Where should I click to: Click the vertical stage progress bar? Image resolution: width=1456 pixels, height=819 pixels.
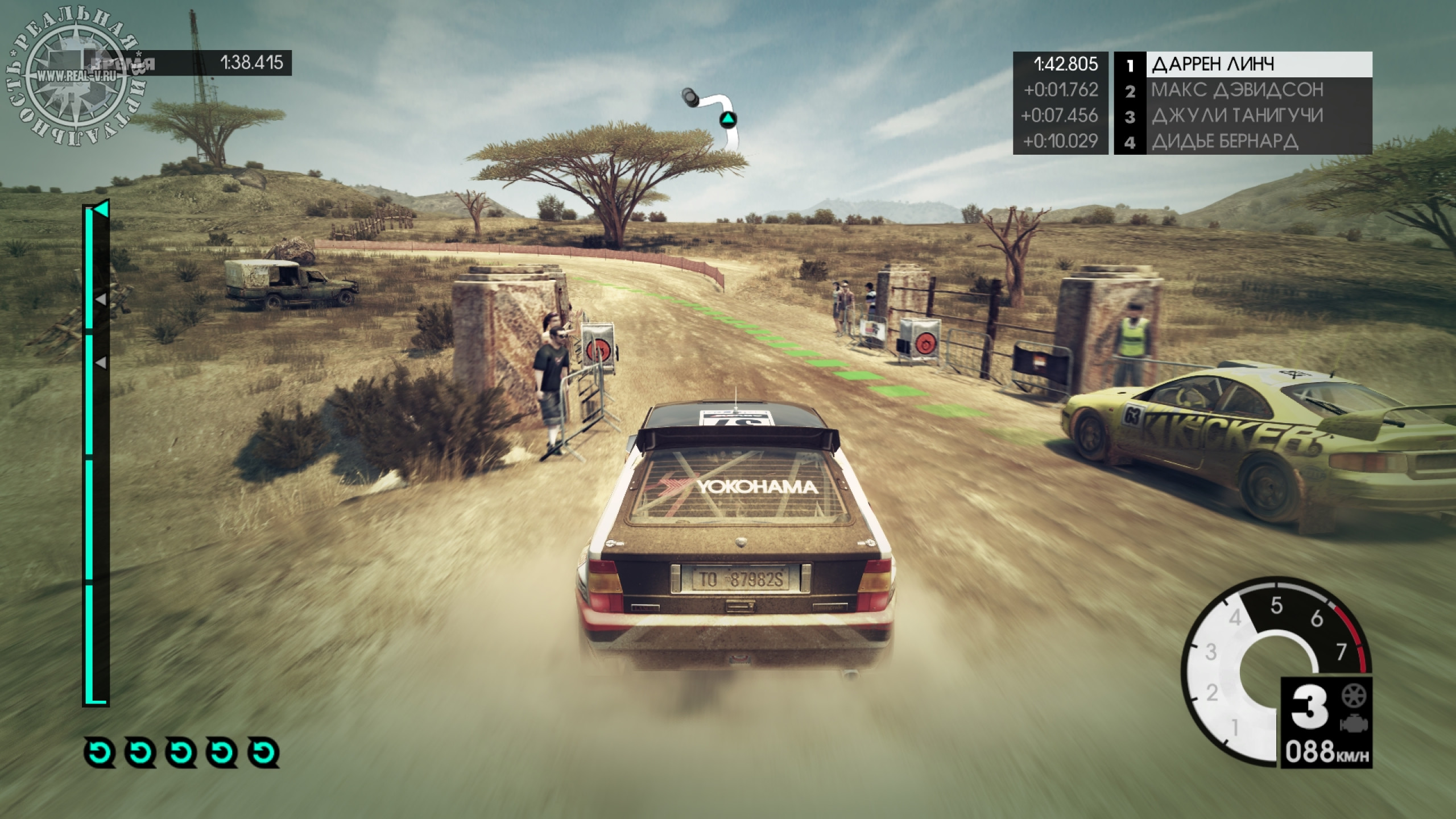tap(95, 455)
